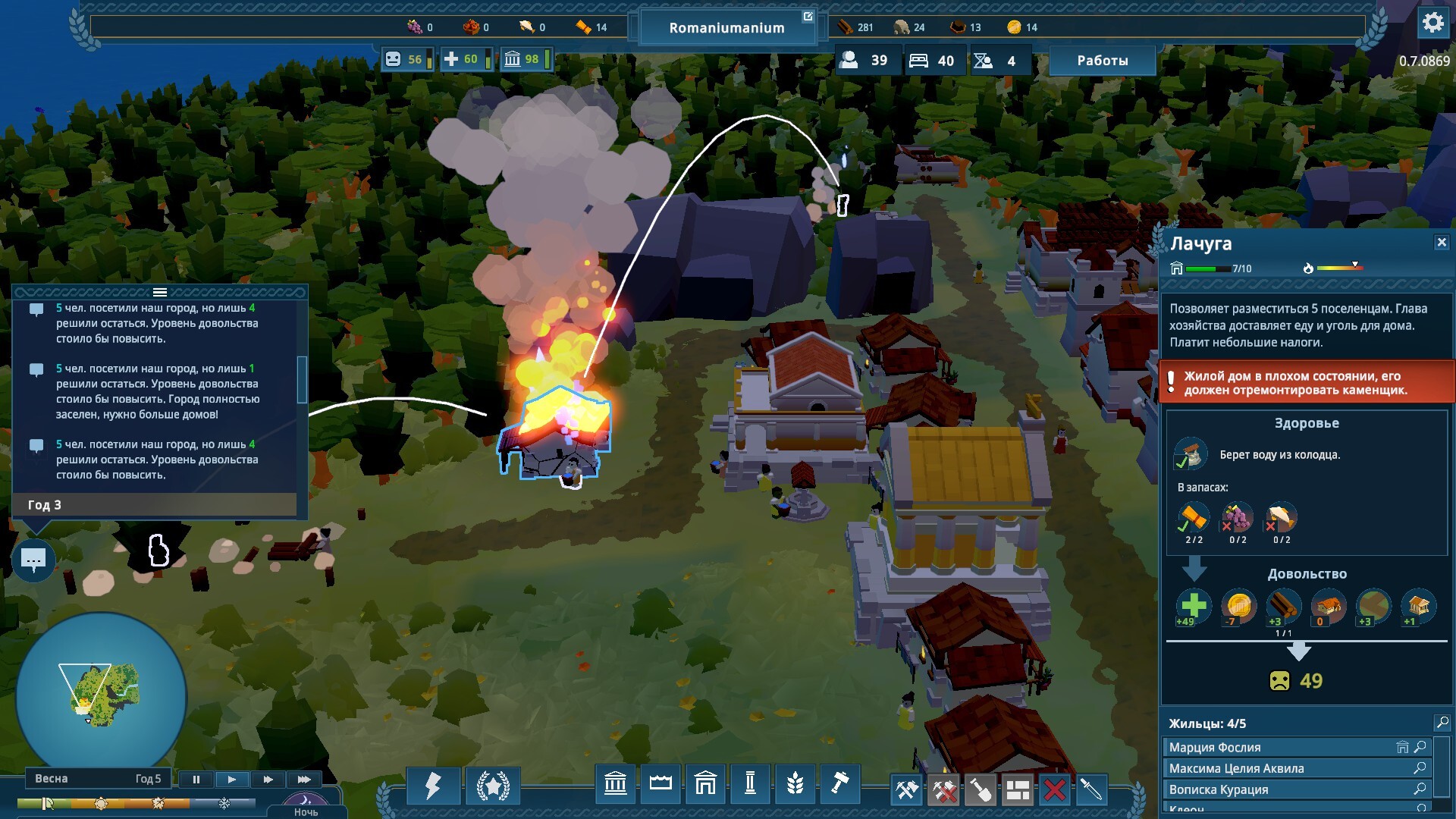Screen dimensions: 1456x819
Task: Switch to triple fast-forward speed
Action: tap(304, 780)
